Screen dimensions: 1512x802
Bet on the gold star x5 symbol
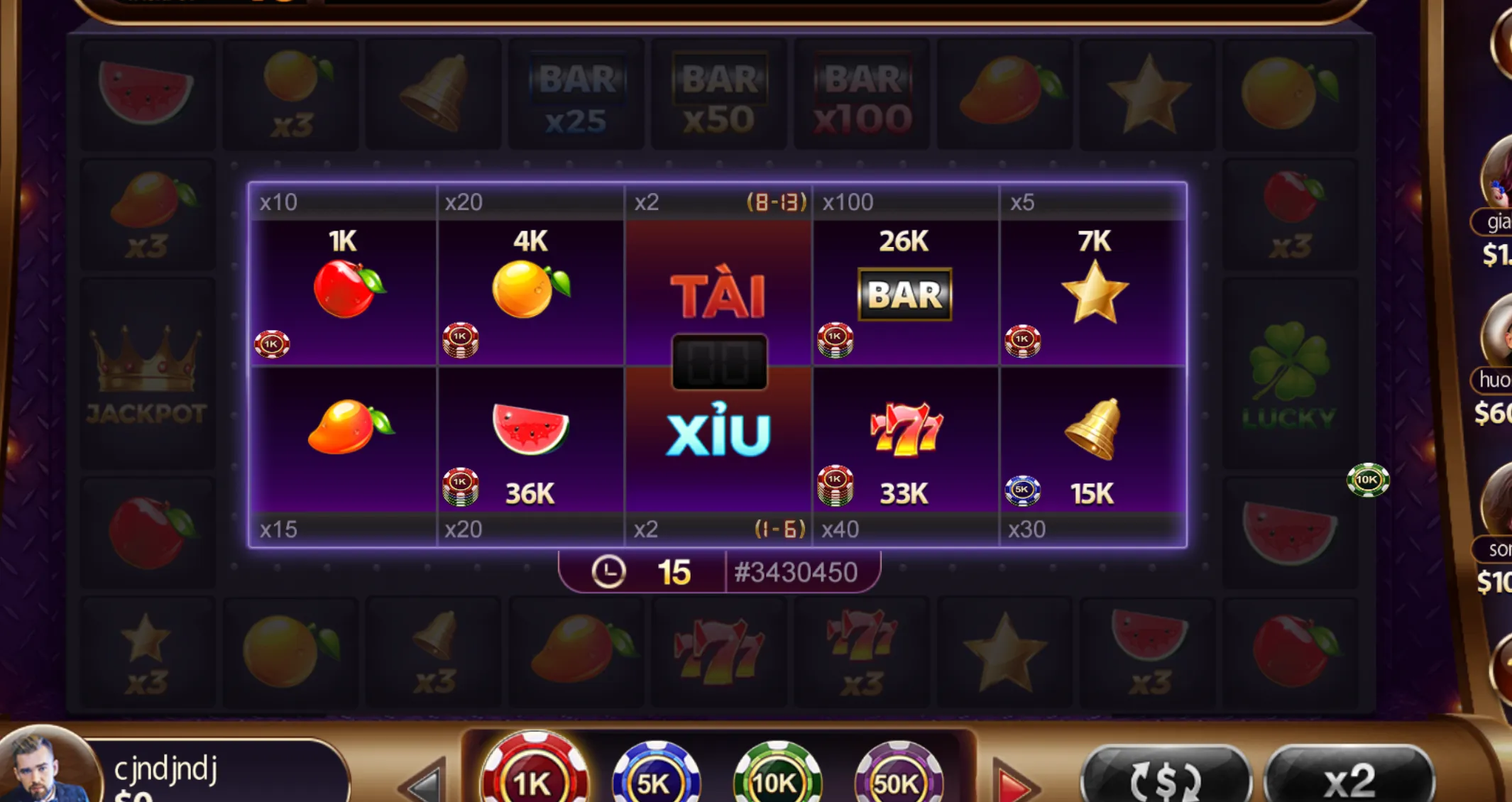[x=1097, y=291]
